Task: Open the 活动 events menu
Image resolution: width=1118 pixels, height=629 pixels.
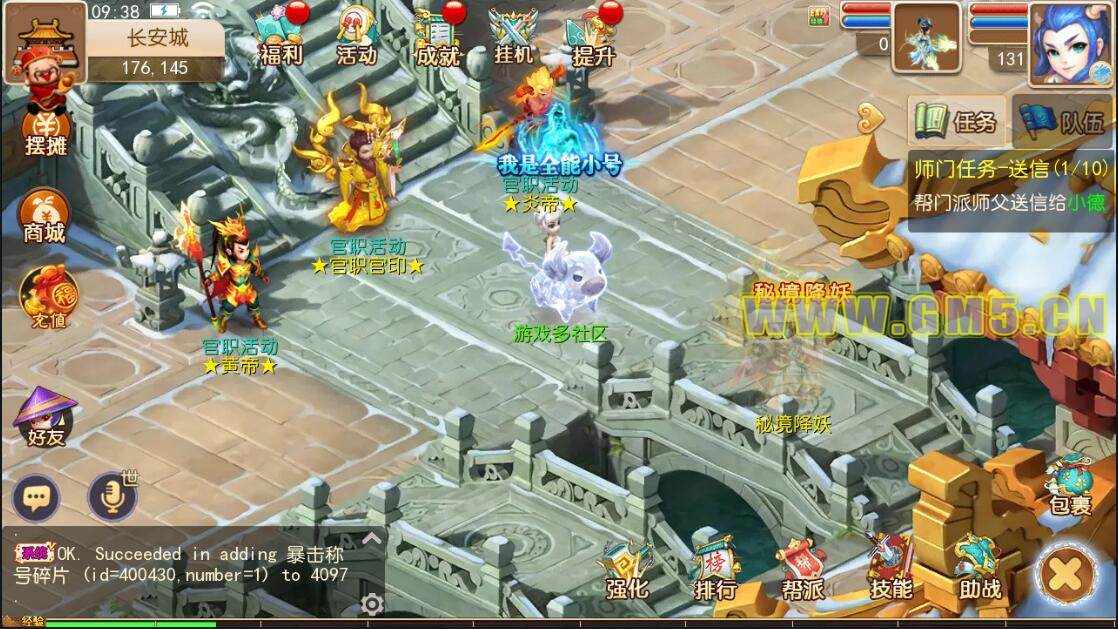Action: pos(357,38)
